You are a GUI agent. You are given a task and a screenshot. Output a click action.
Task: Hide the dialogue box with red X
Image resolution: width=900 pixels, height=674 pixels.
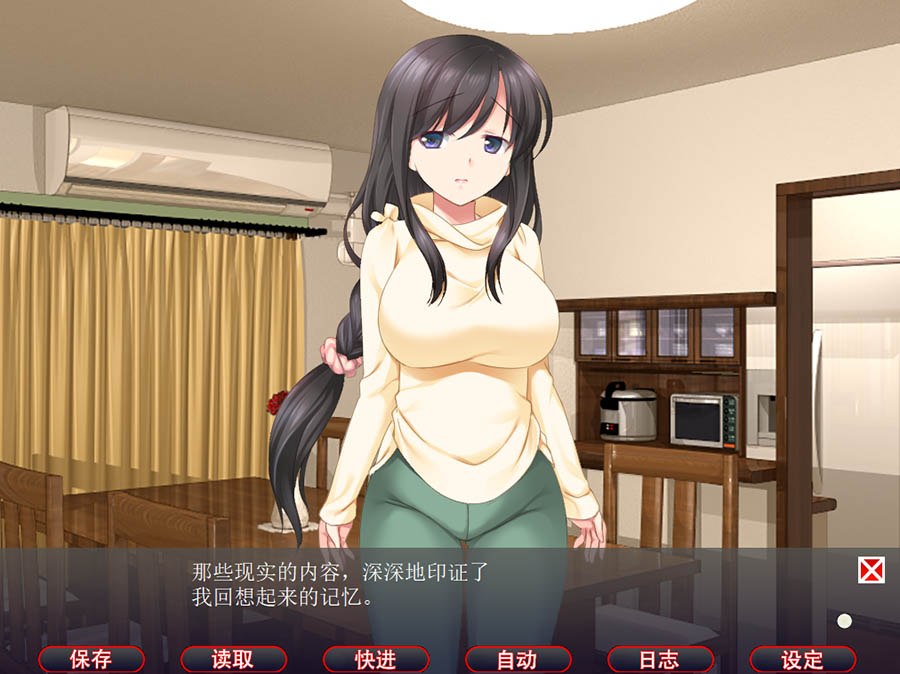[871, 571]
